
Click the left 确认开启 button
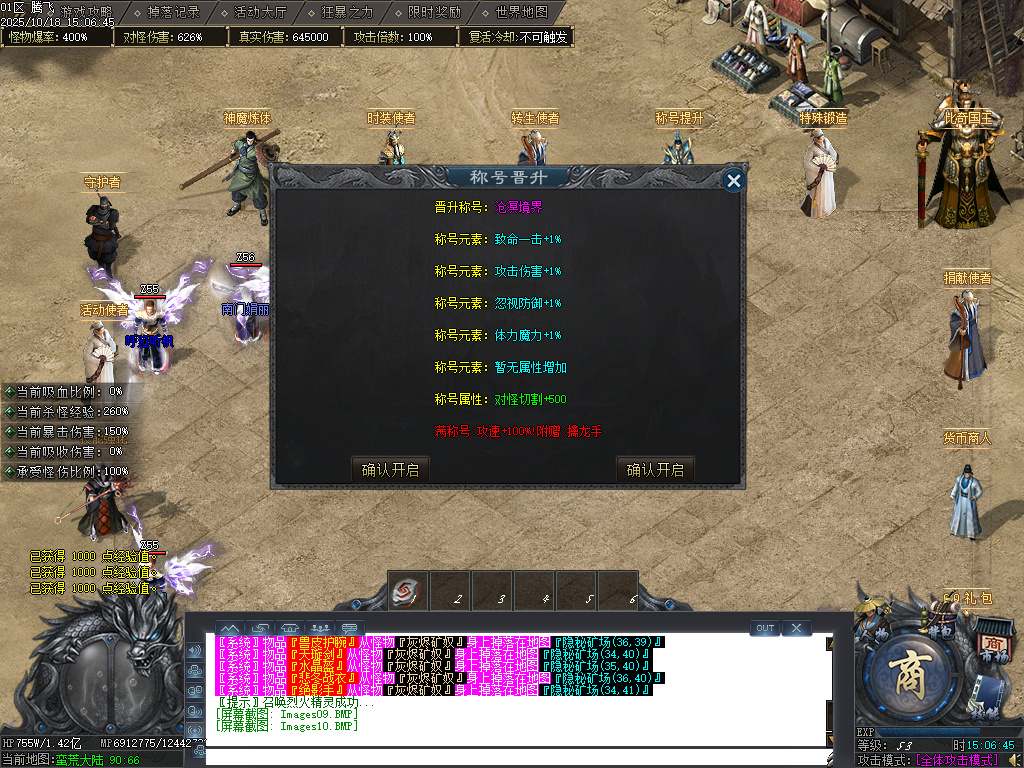pos(390,469)
